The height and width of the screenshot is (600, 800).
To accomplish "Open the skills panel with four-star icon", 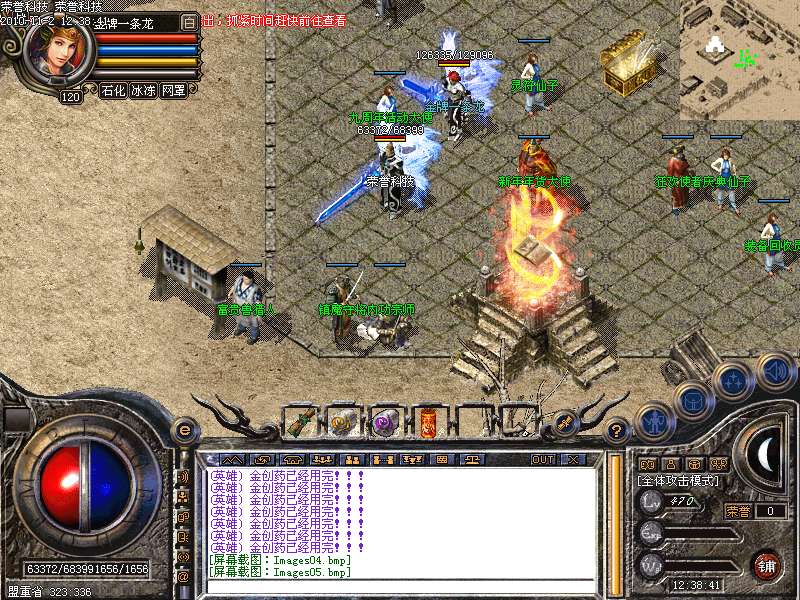I will tap(733, 381).
